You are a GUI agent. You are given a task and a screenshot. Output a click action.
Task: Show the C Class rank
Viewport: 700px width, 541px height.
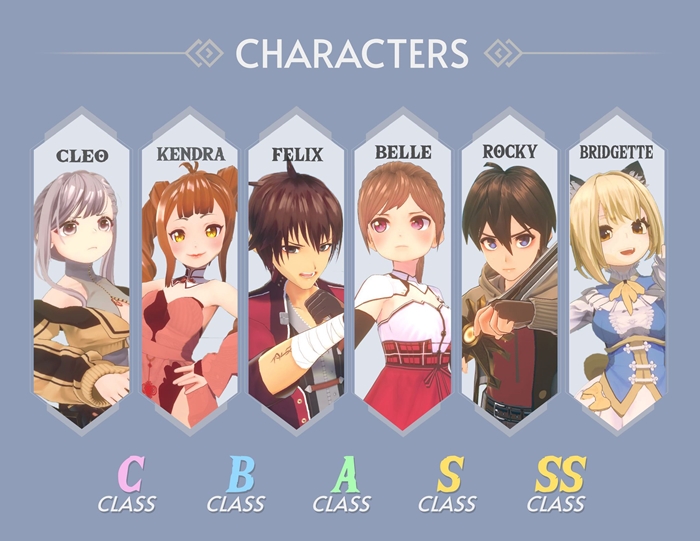[127, 485]
